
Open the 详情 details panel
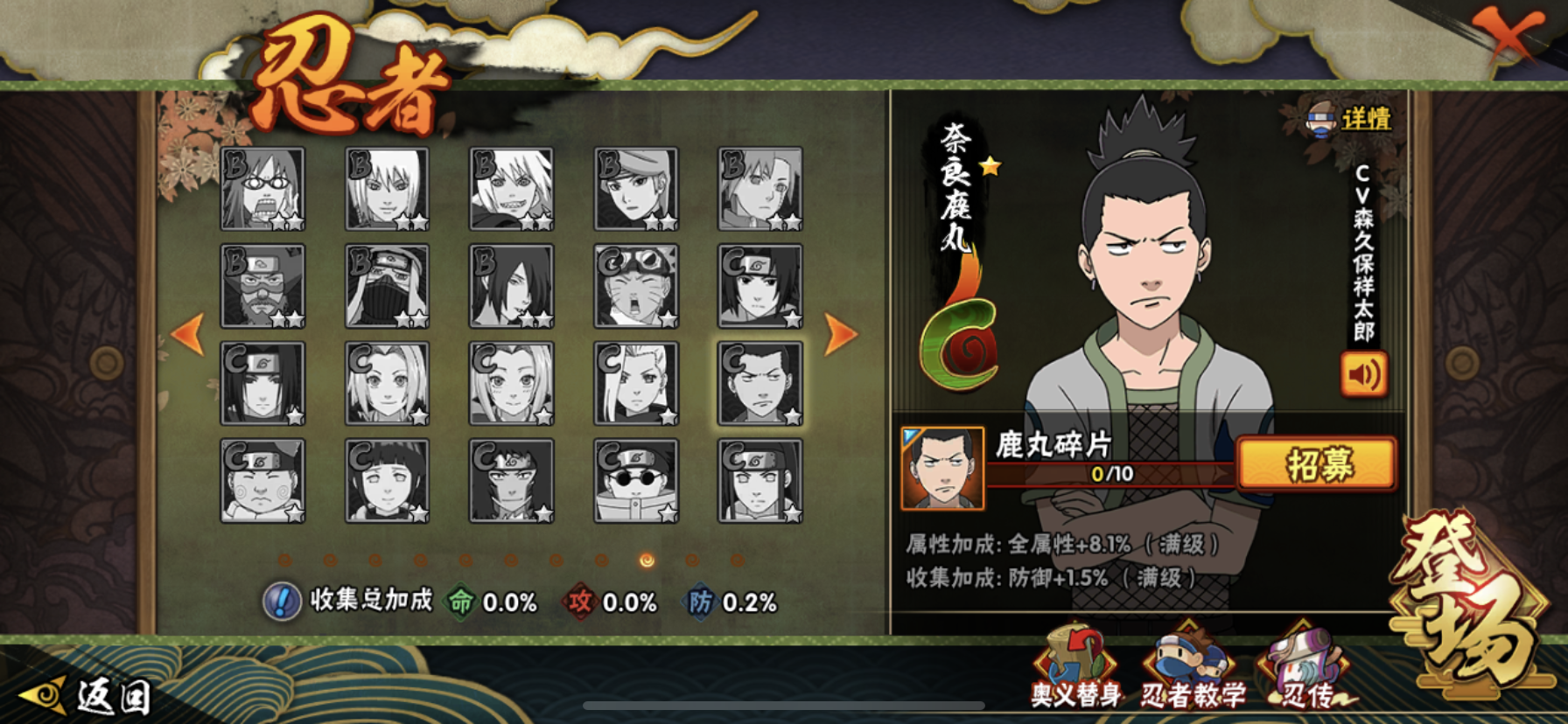pyautogui.click(x=1349, y=119)
